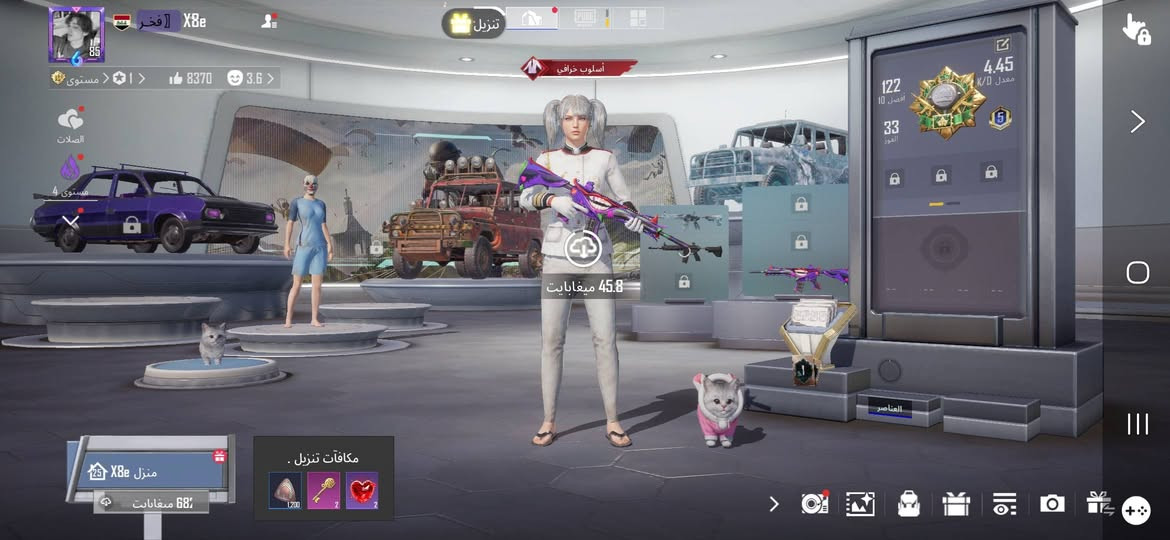Select the red heart download reward
The height and width of the screenshot is (540, 1170).
[362, 490]
